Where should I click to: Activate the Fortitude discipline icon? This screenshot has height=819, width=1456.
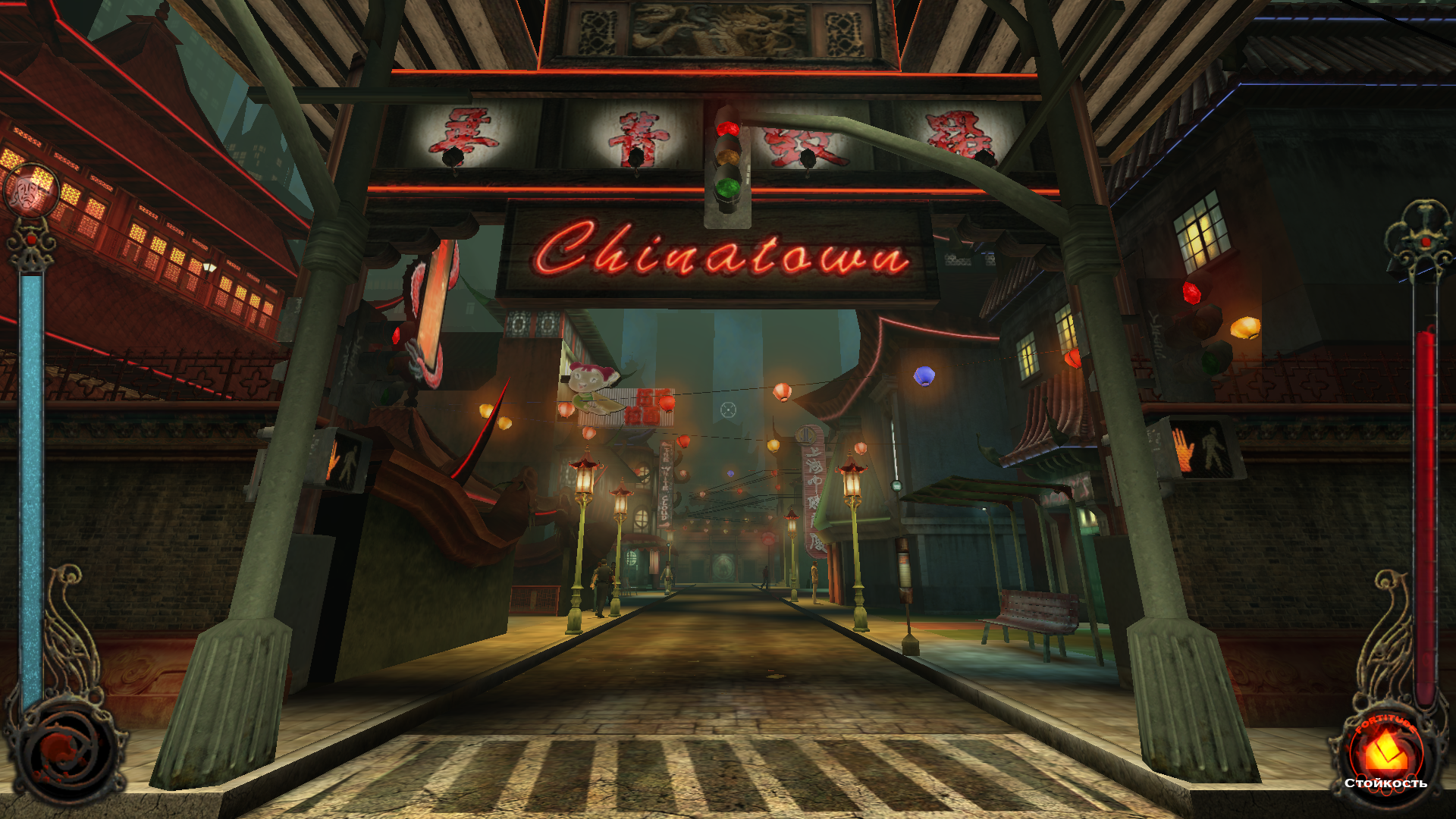(x=1385, y=753)
